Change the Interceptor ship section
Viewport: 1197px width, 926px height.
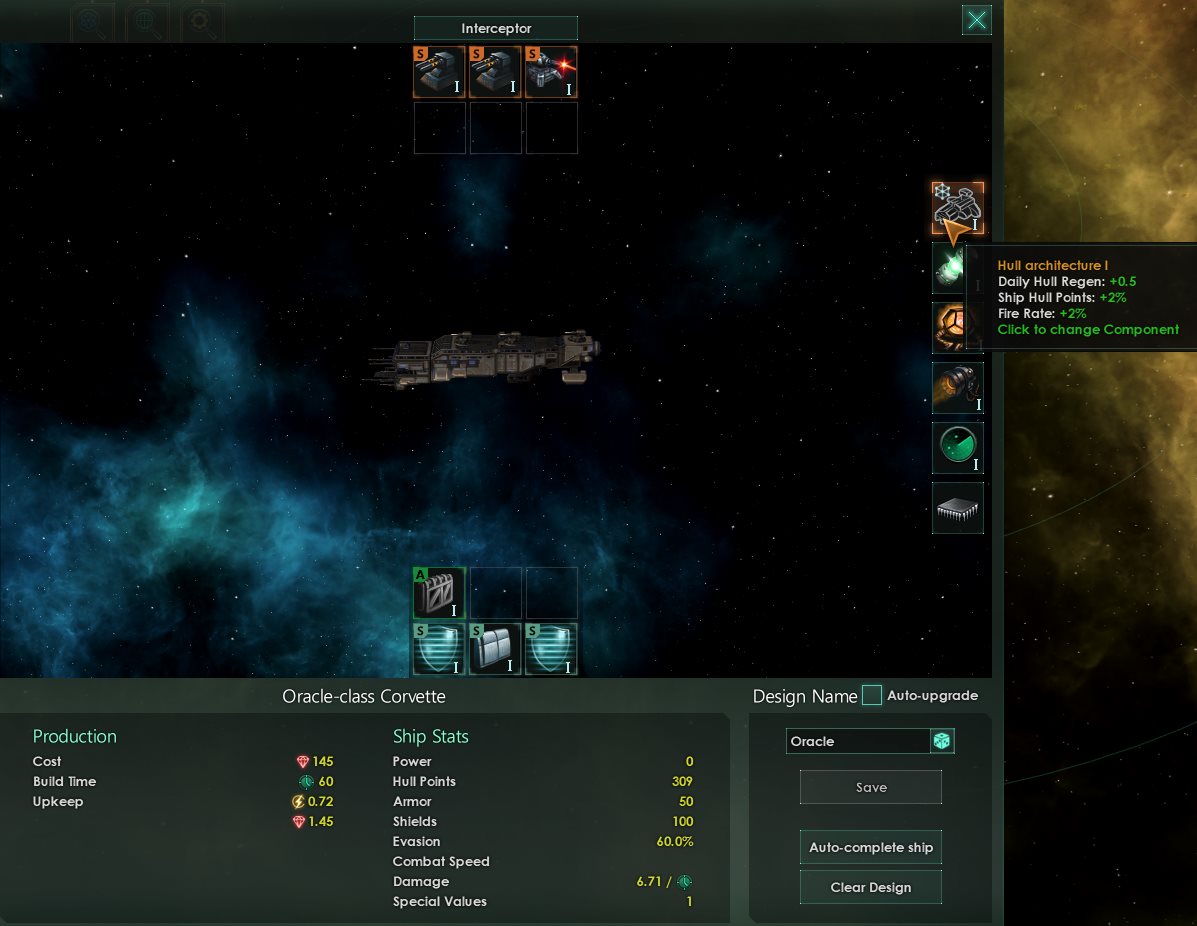(495, 29)
